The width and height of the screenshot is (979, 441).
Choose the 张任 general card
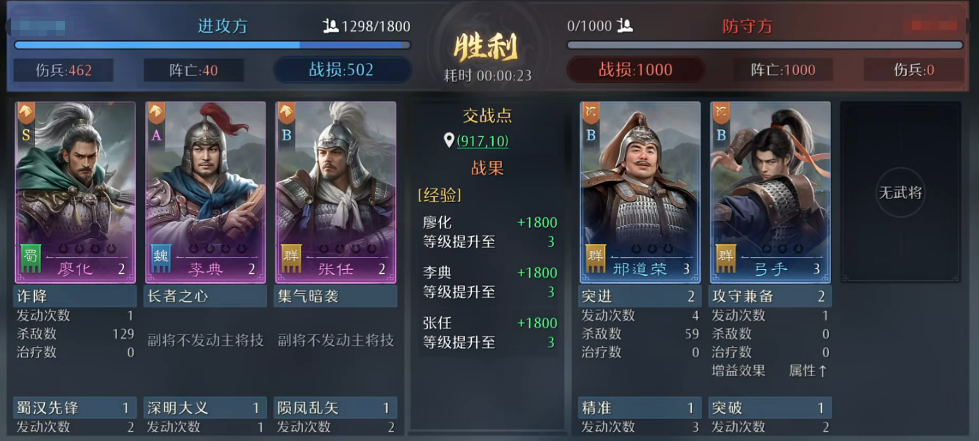coord(335,190)
